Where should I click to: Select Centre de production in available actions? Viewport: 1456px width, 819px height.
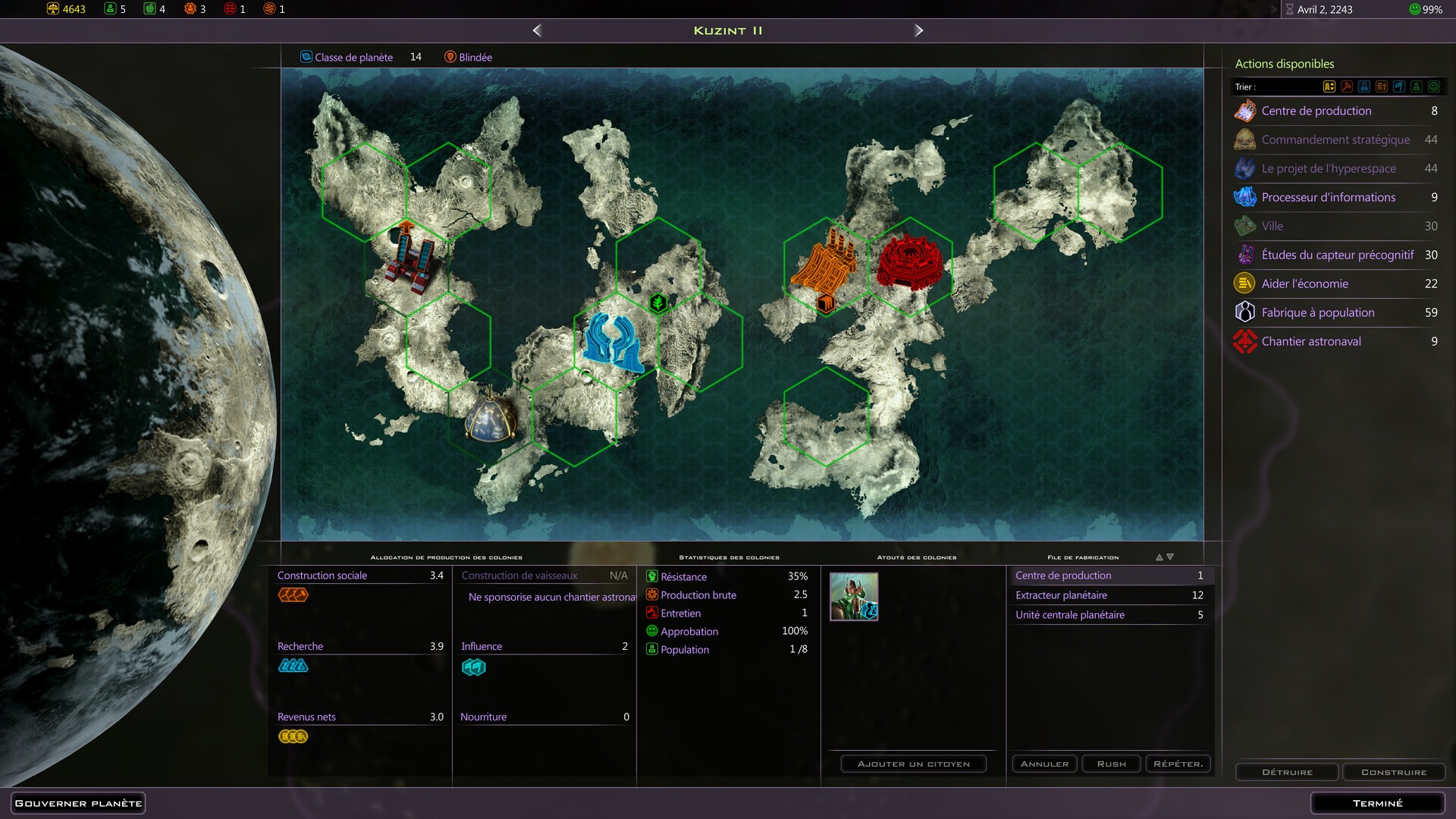1316,111
